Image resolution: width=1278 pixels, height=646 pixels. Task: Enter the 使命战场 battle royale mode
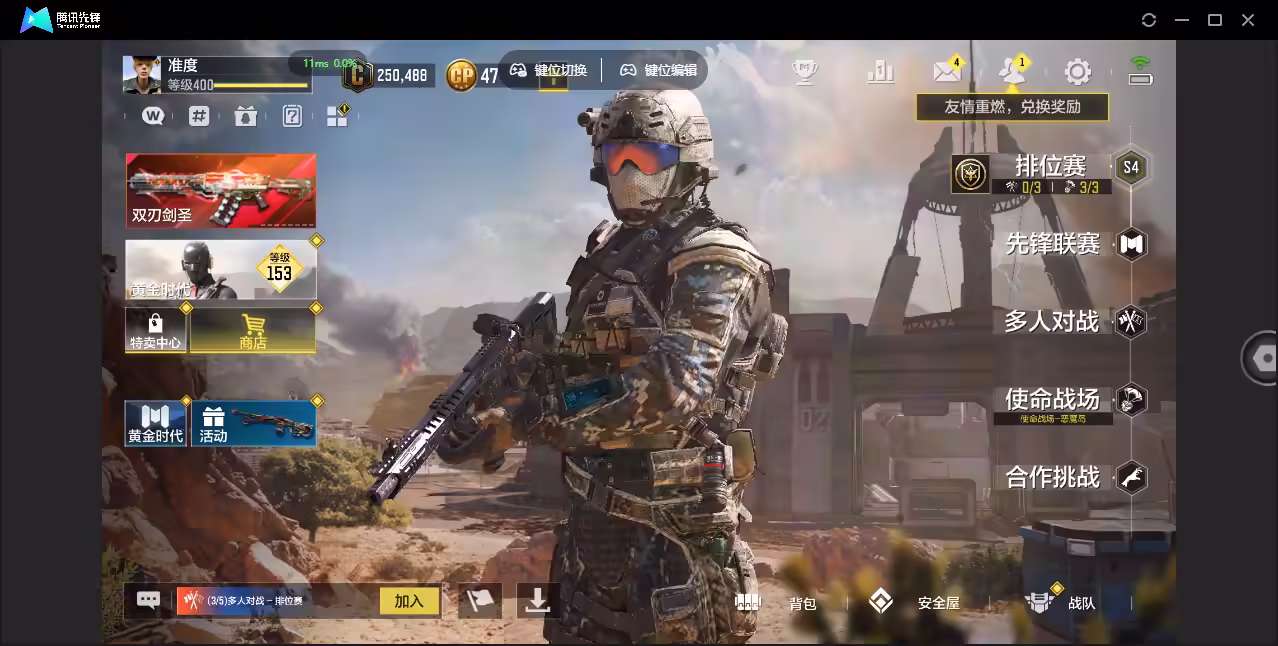point(1052,399)
